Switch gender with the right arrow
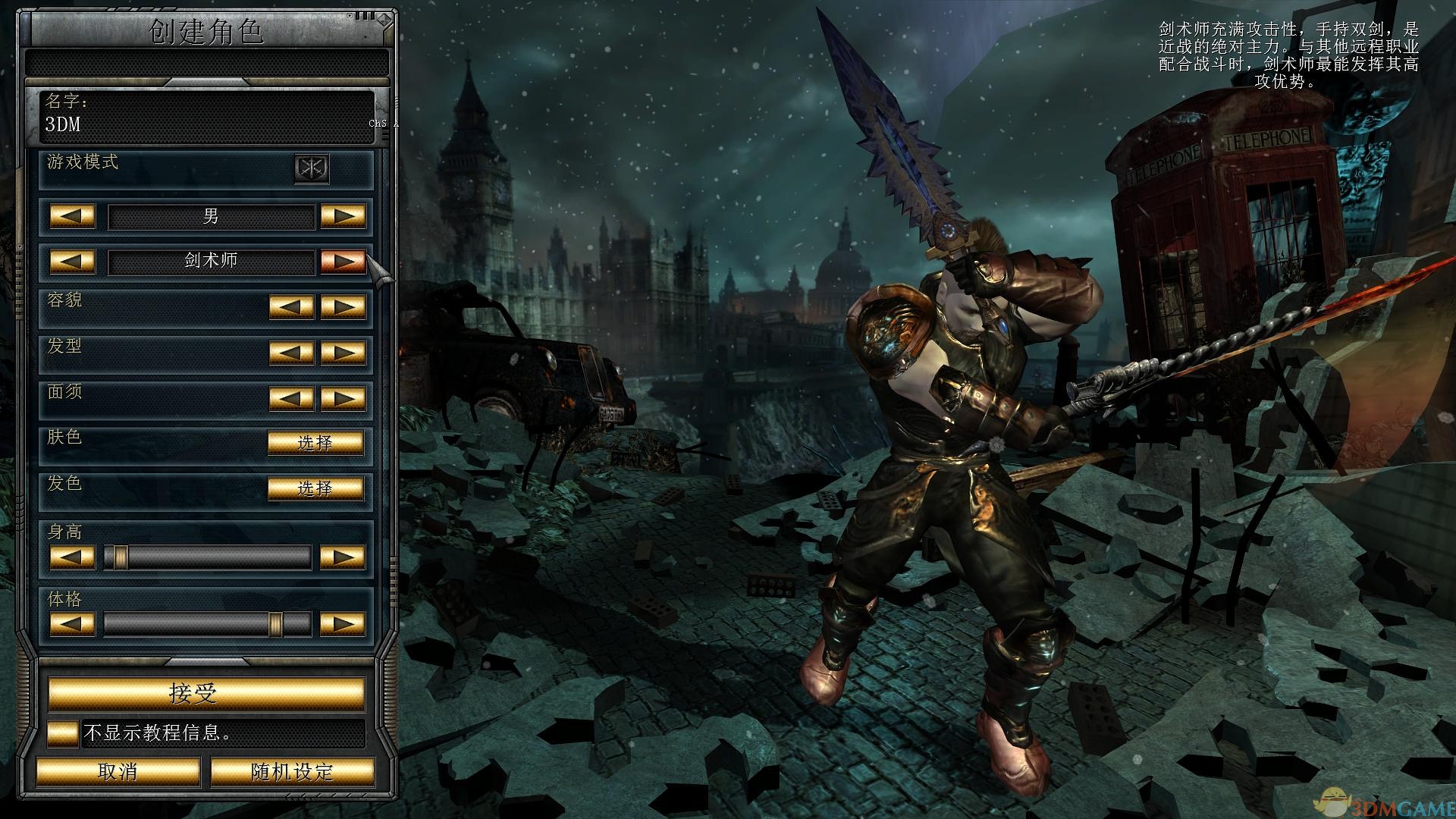1456x819 pixels. click(x=343, y=216)
